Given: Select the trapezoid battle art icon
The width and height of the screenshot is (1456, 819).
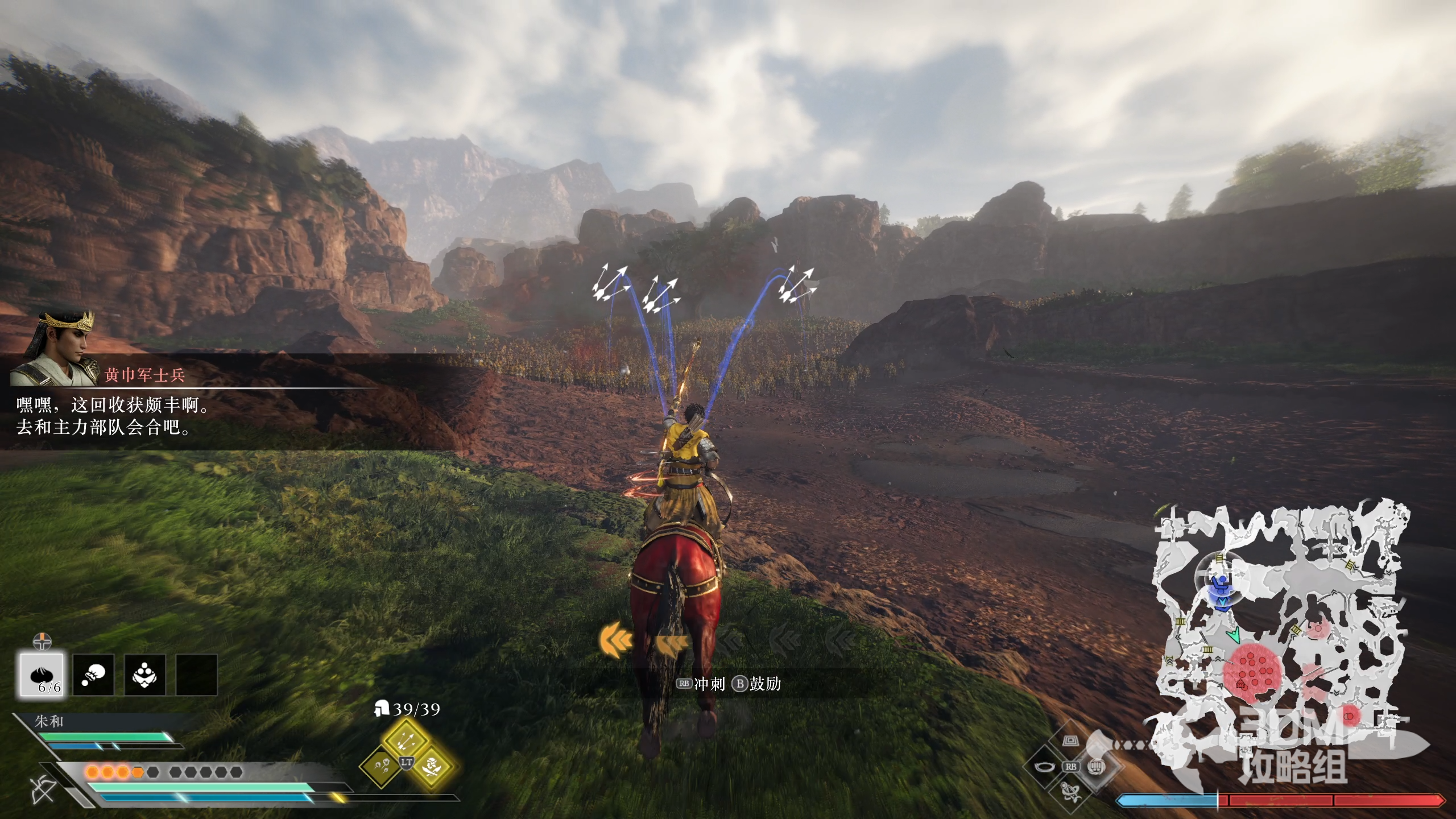Looking at the screenshot, I should (1071, 741).
